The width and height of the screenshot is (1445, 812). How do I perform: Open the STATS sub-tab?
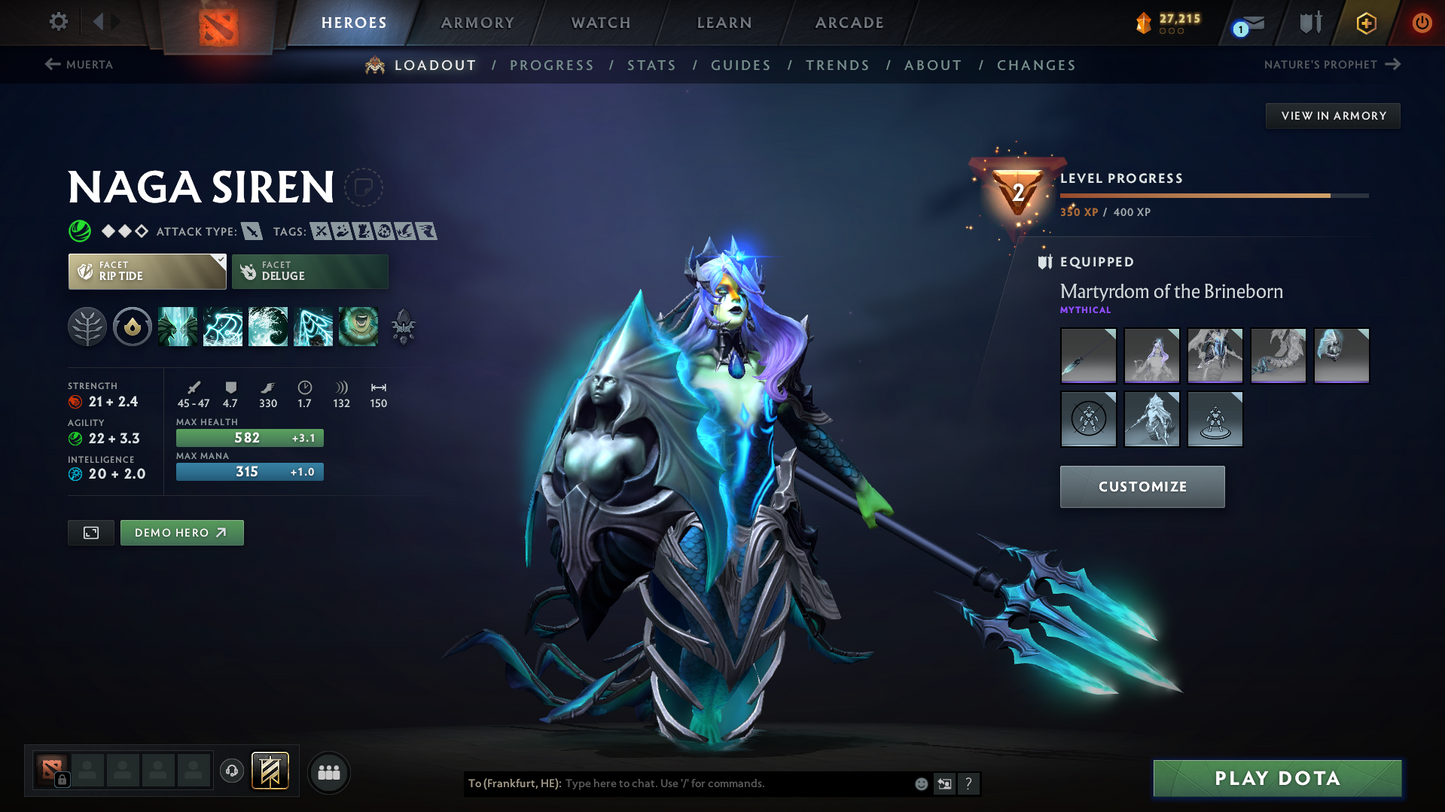pyautogui.click(x=651, y=65)
